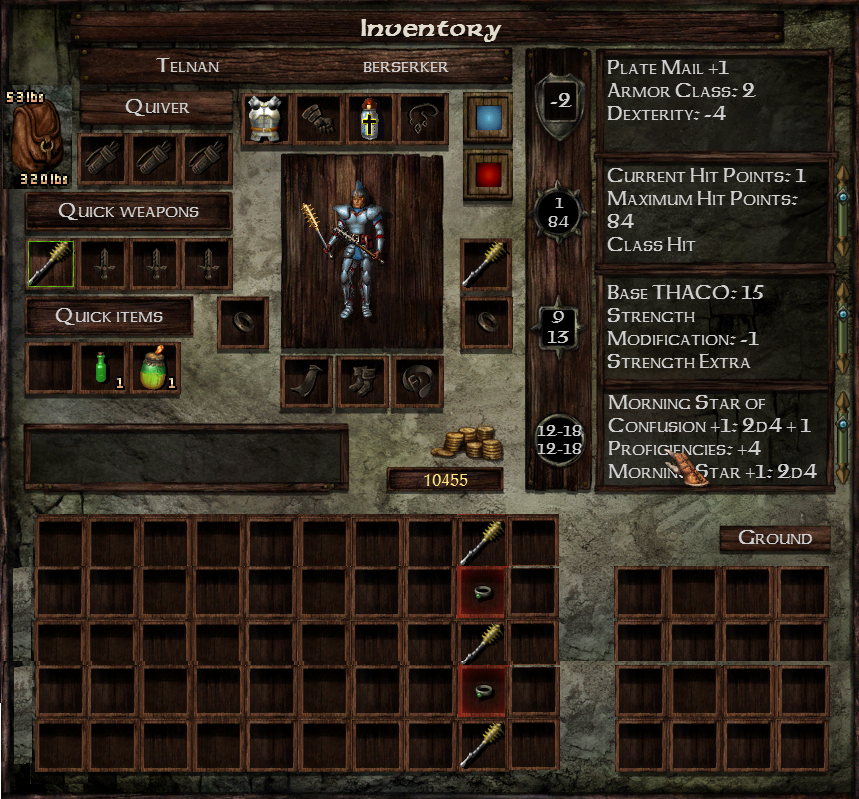Click the helmet with cross emblem slot
The height and width of the screenshot is (799, 859).
[x=370, y=119]
